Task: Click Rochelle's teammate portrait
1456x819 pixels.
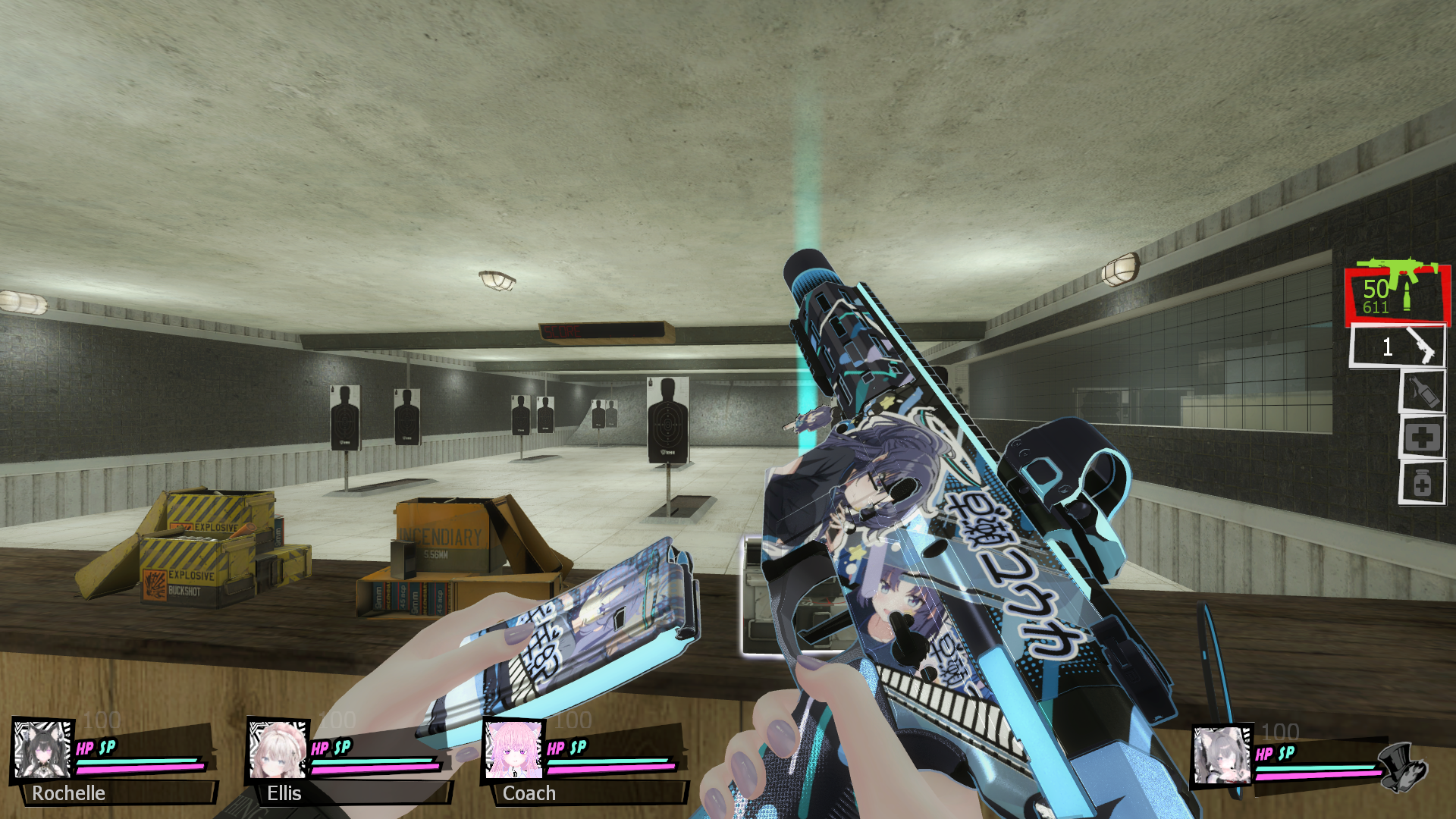Action: point(42,749)
